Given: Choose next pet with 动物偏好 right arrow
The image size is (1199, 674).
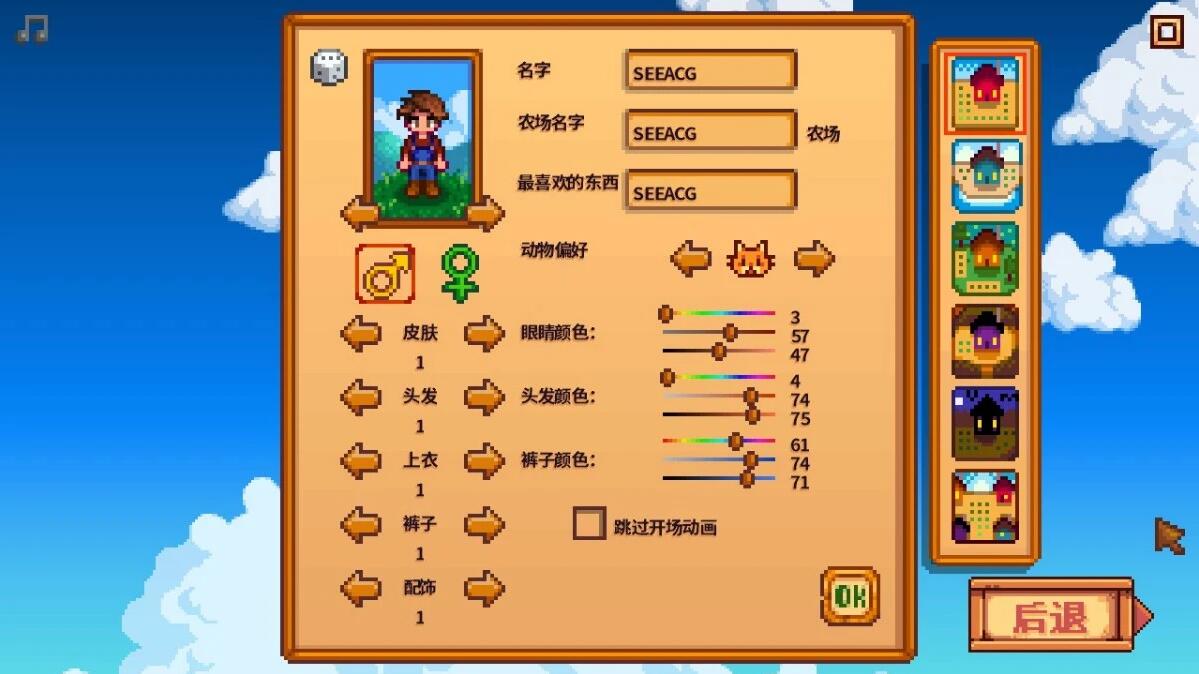Looking at the screenshot, I should 814,259.
